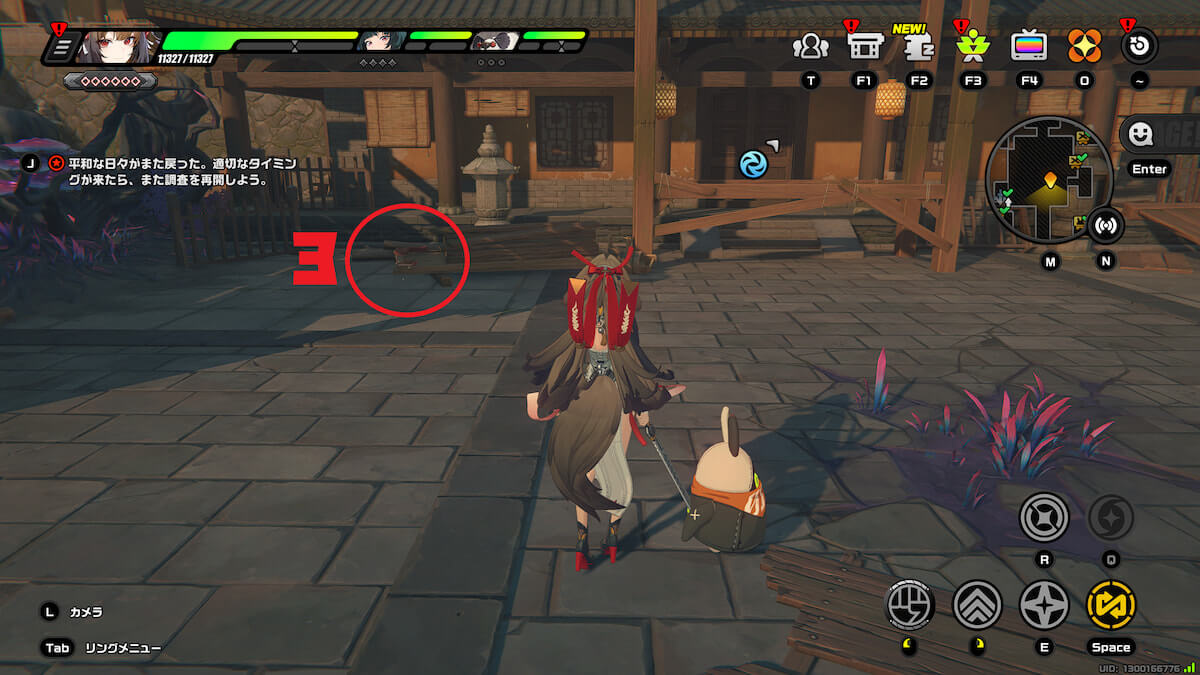1200x675 pixels.
Task: Use the four-point star special skill
Action: (1044, 605)
